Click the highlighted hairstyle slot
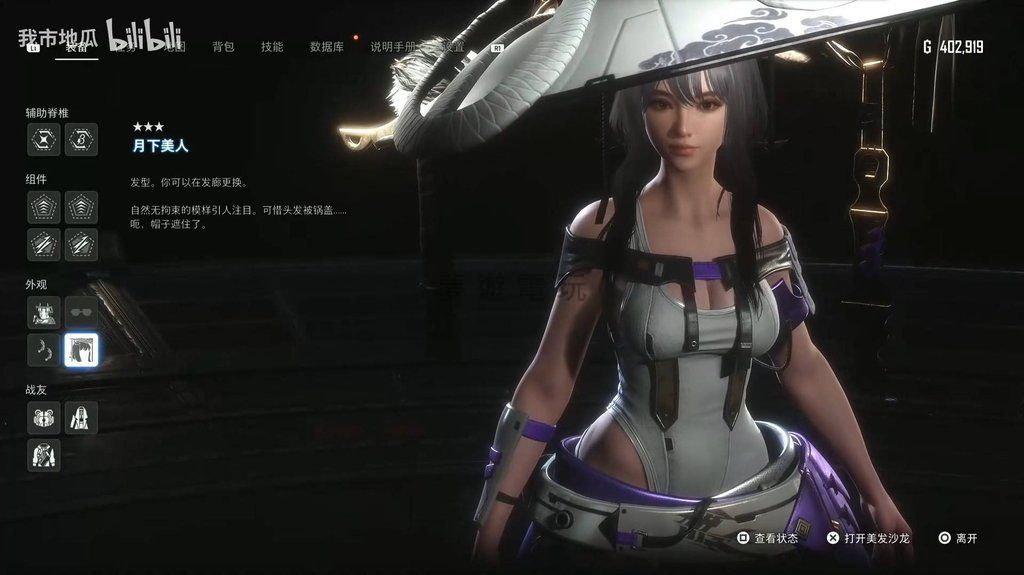This screenshot has height=575, width=1024. [81, 350]
